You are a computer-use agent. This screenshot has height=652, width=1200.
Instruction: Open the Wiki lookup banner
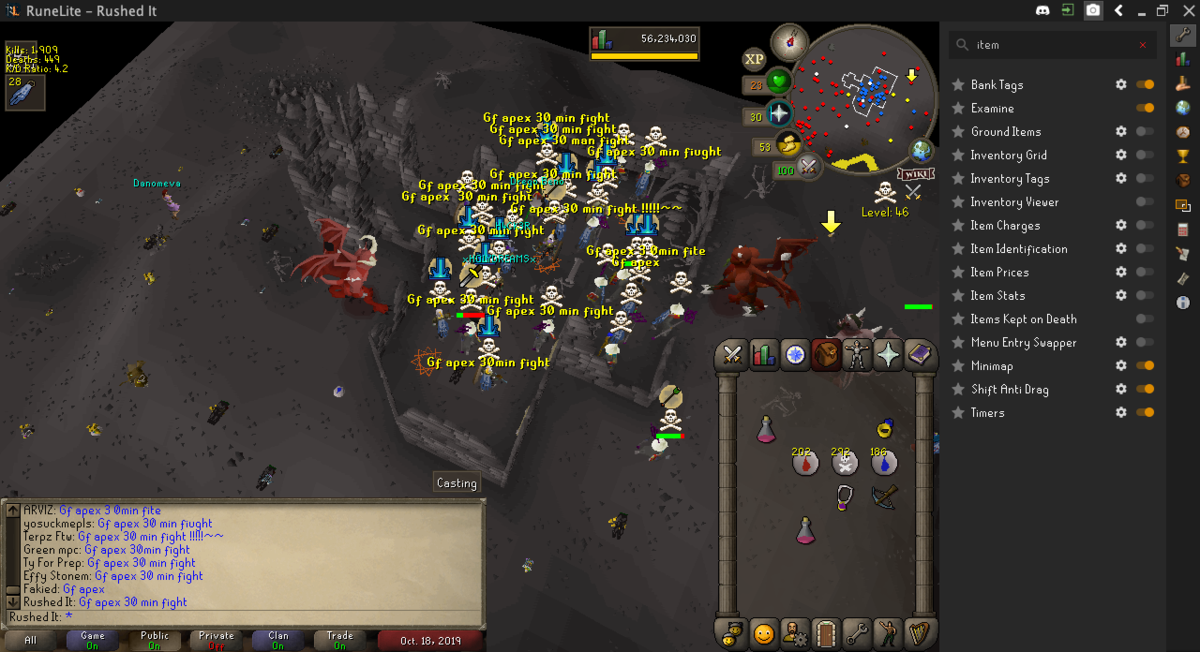(x=917, y=173)
